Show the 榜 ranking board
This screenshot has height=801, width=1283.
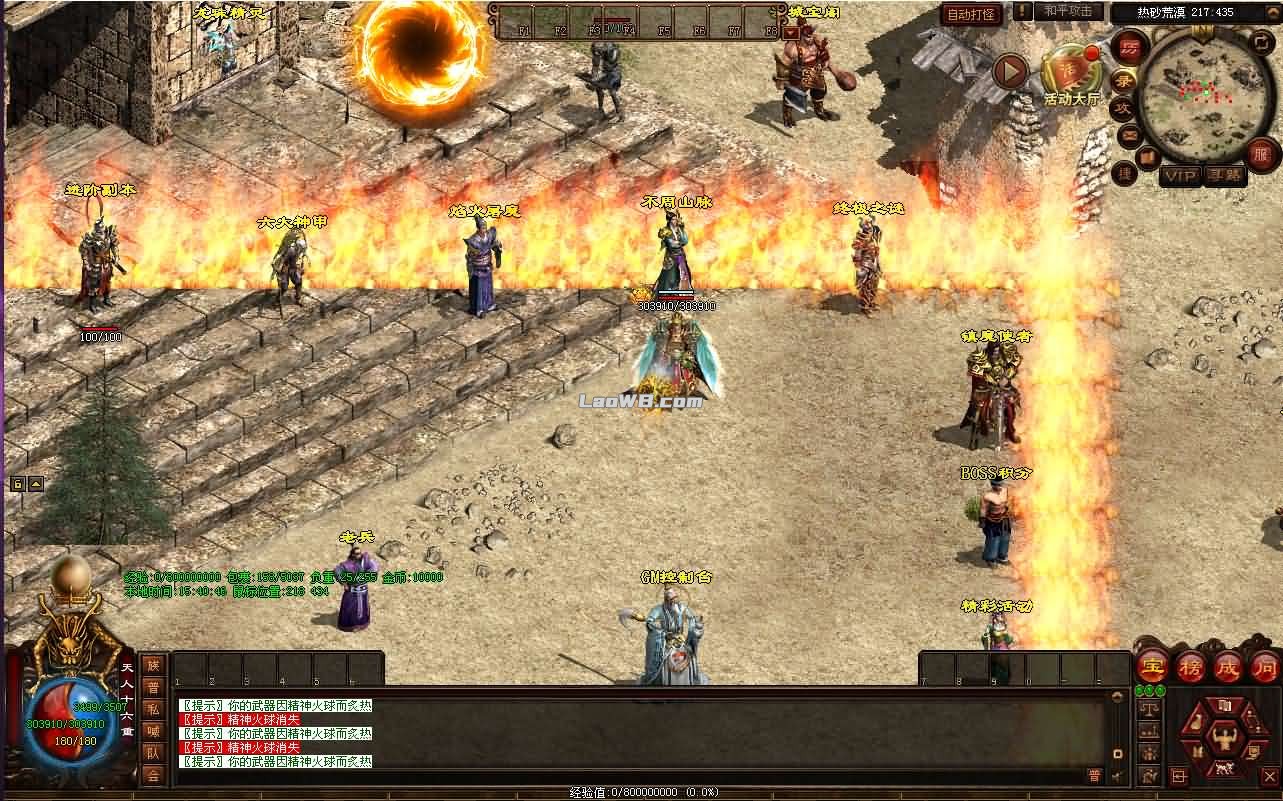1190,666
